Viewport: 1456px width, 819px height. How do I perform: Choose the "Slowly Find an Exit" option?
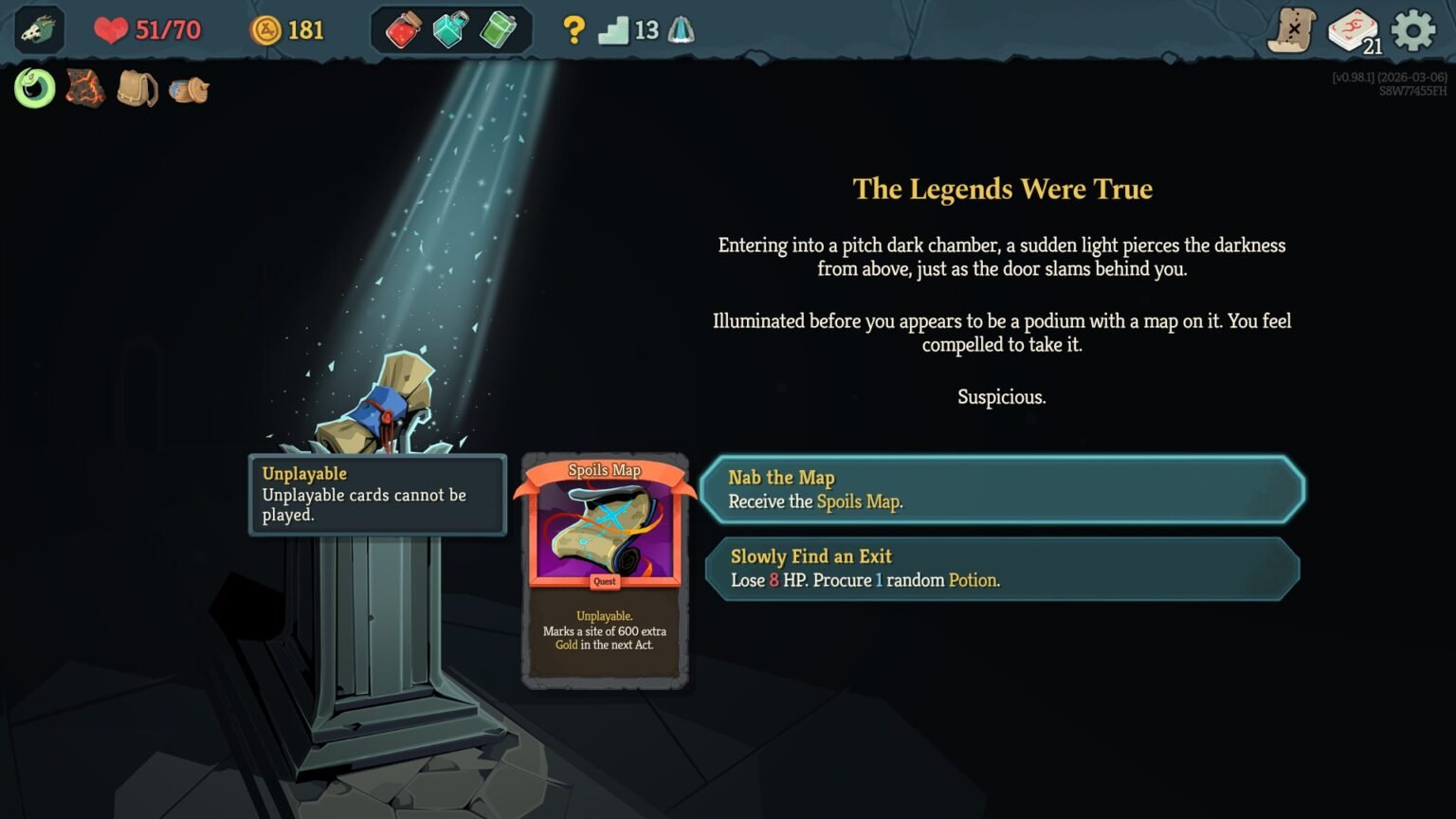click(x=1002, y=568)
